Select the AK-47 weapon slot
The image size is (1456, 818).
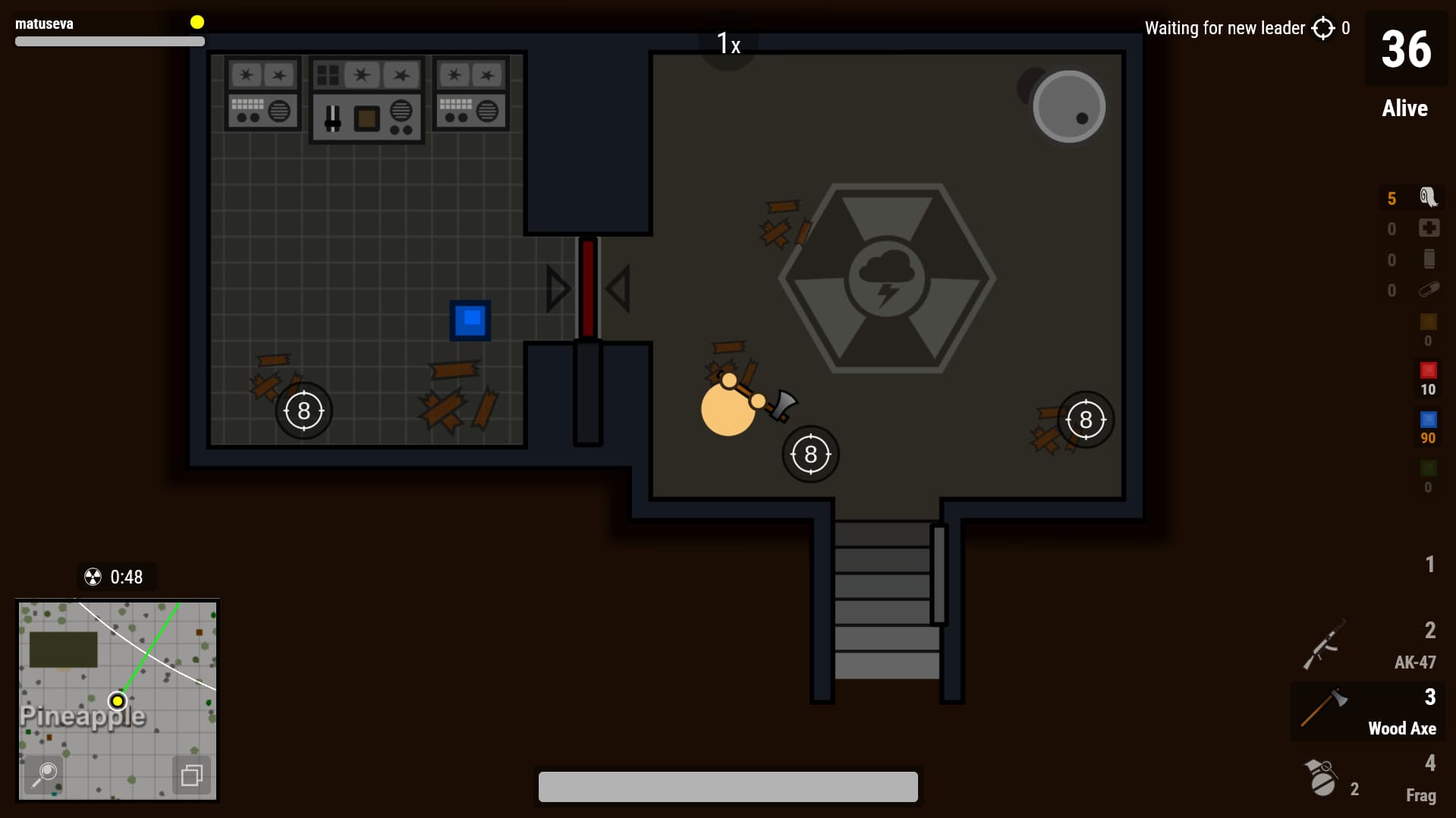(1368, 646)
